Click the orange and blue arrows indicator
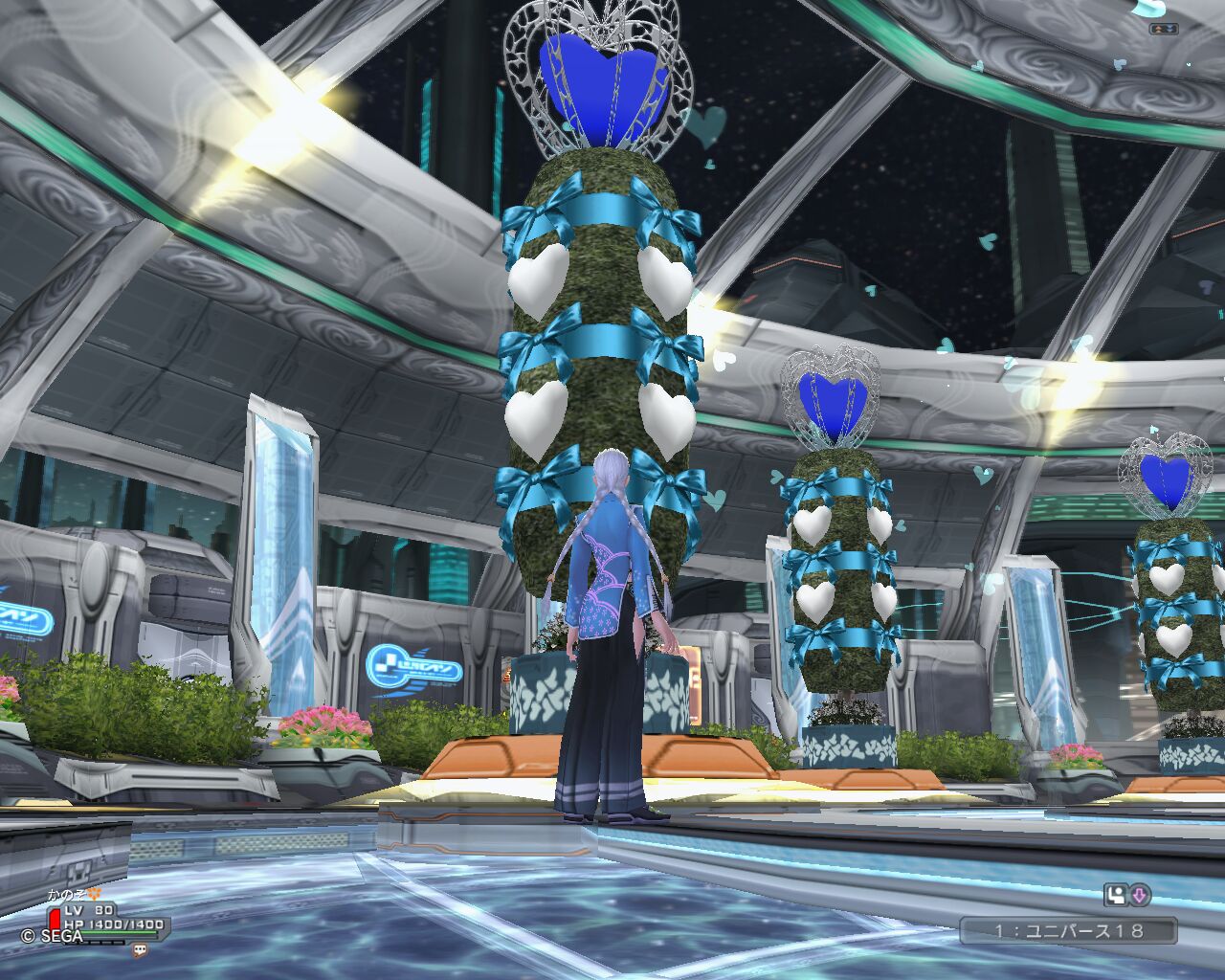This screenshot has height=980, width=1225. coord(1164,29)
